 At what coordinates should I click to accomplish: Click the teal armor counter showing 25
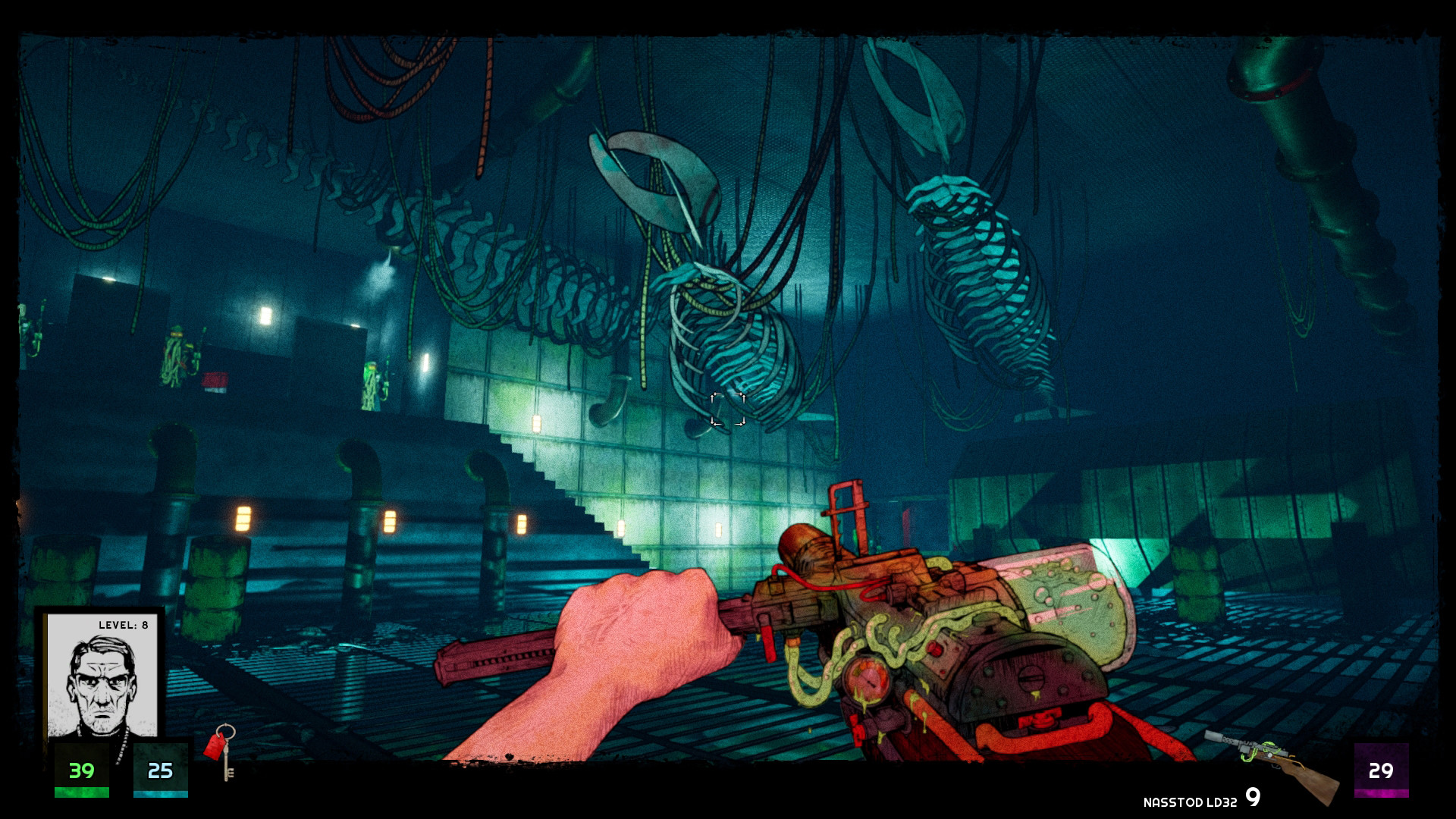(x=159, y=773)
